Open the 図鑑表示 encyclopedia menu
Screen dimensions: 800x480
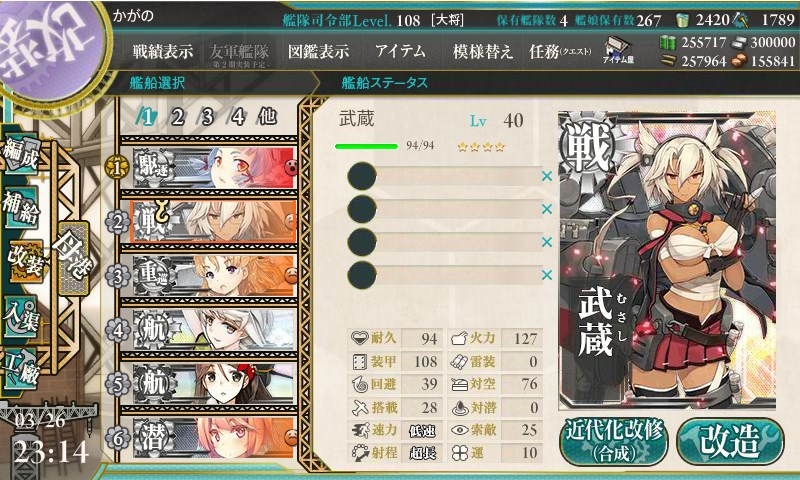coord(318,51)
